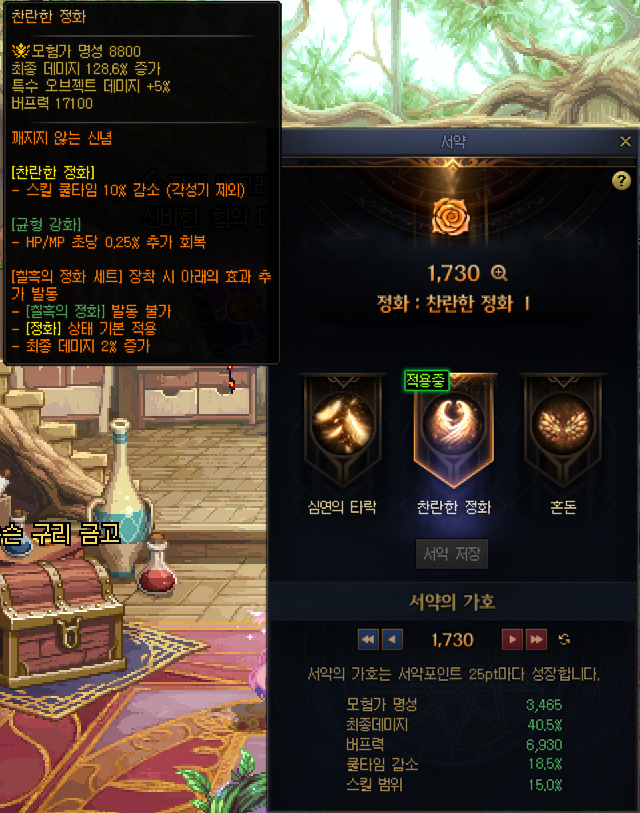
Task: Reset the covenant points with refresh icon
Action: pos(565,639)
